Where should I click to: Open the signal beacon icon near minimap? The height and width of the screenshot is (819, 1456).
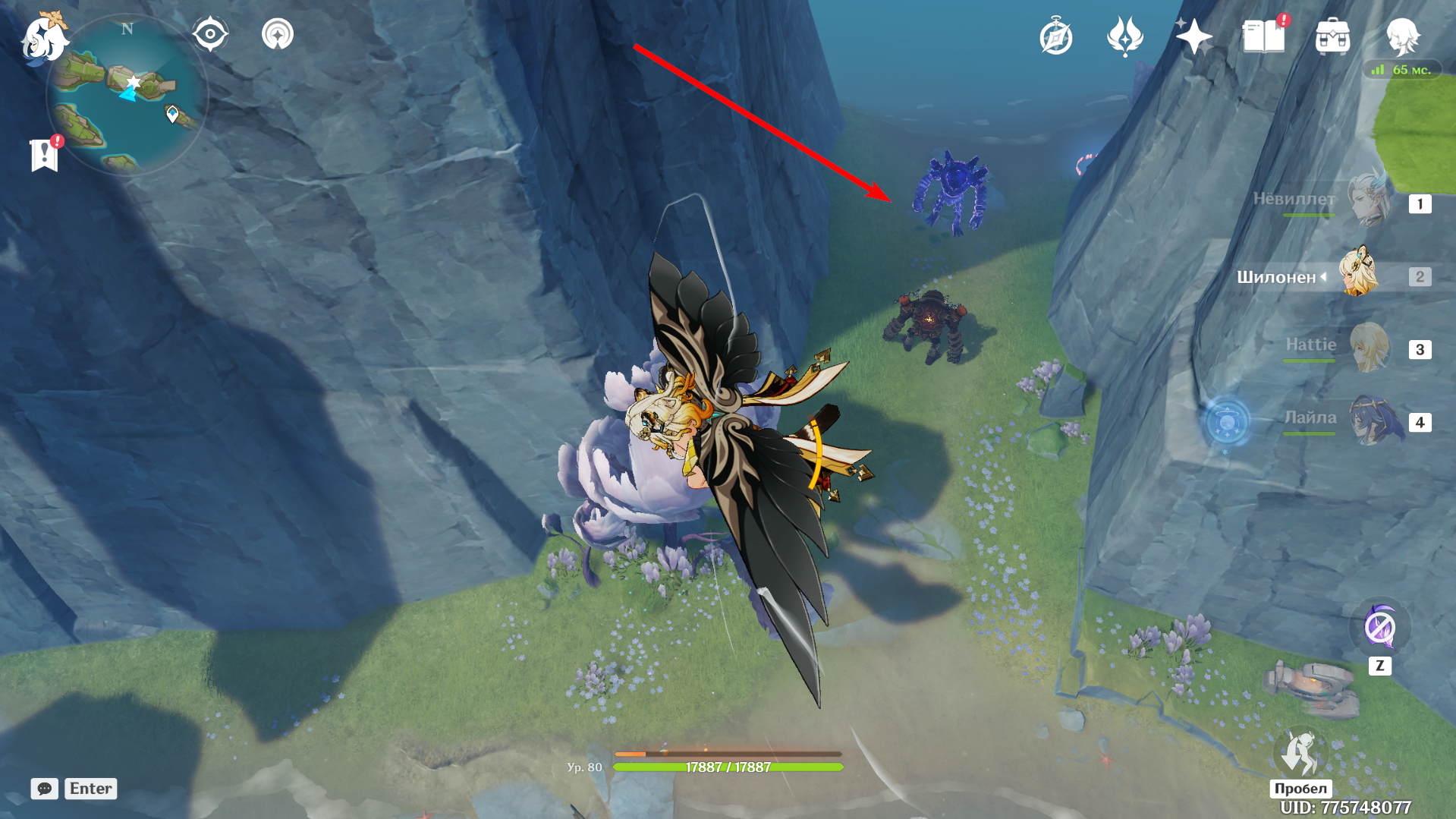[278, 34]
